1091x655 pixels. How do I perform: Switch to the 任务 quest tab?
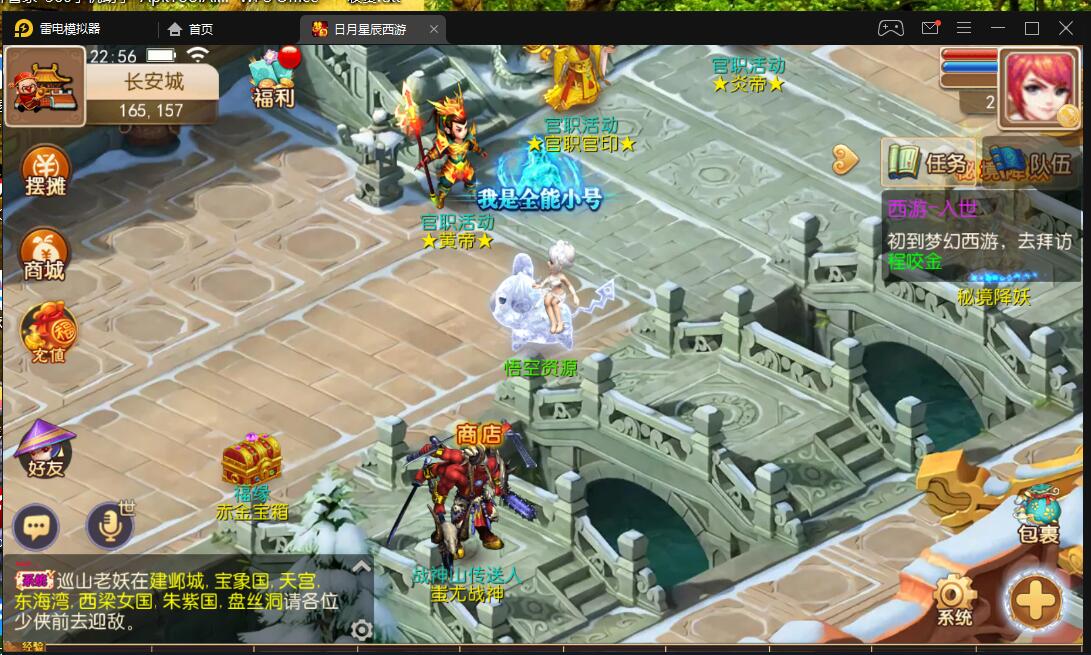point(926,162)
